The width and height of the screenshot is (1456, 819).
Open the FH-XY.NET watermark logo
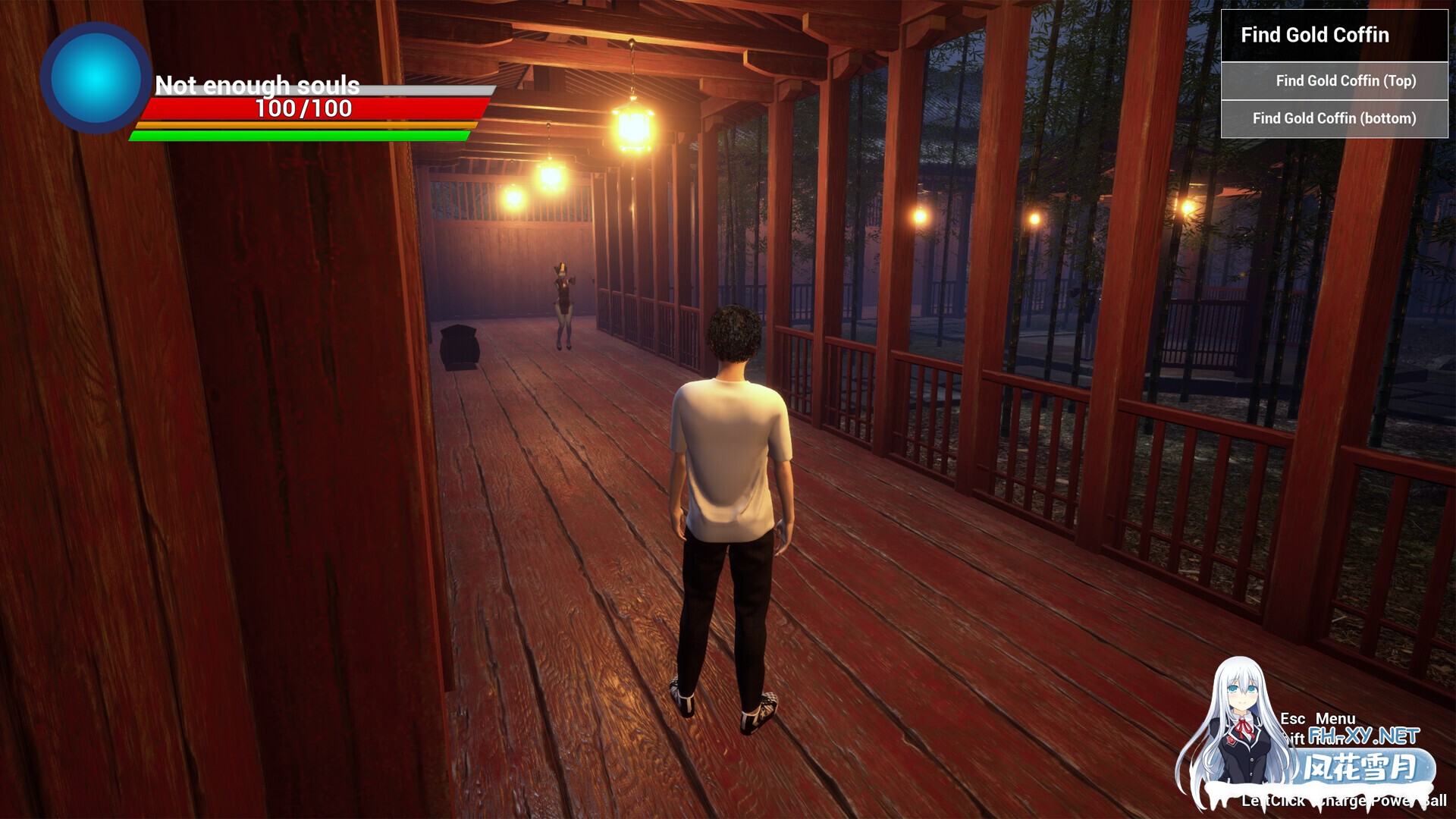pos(1363,736)
